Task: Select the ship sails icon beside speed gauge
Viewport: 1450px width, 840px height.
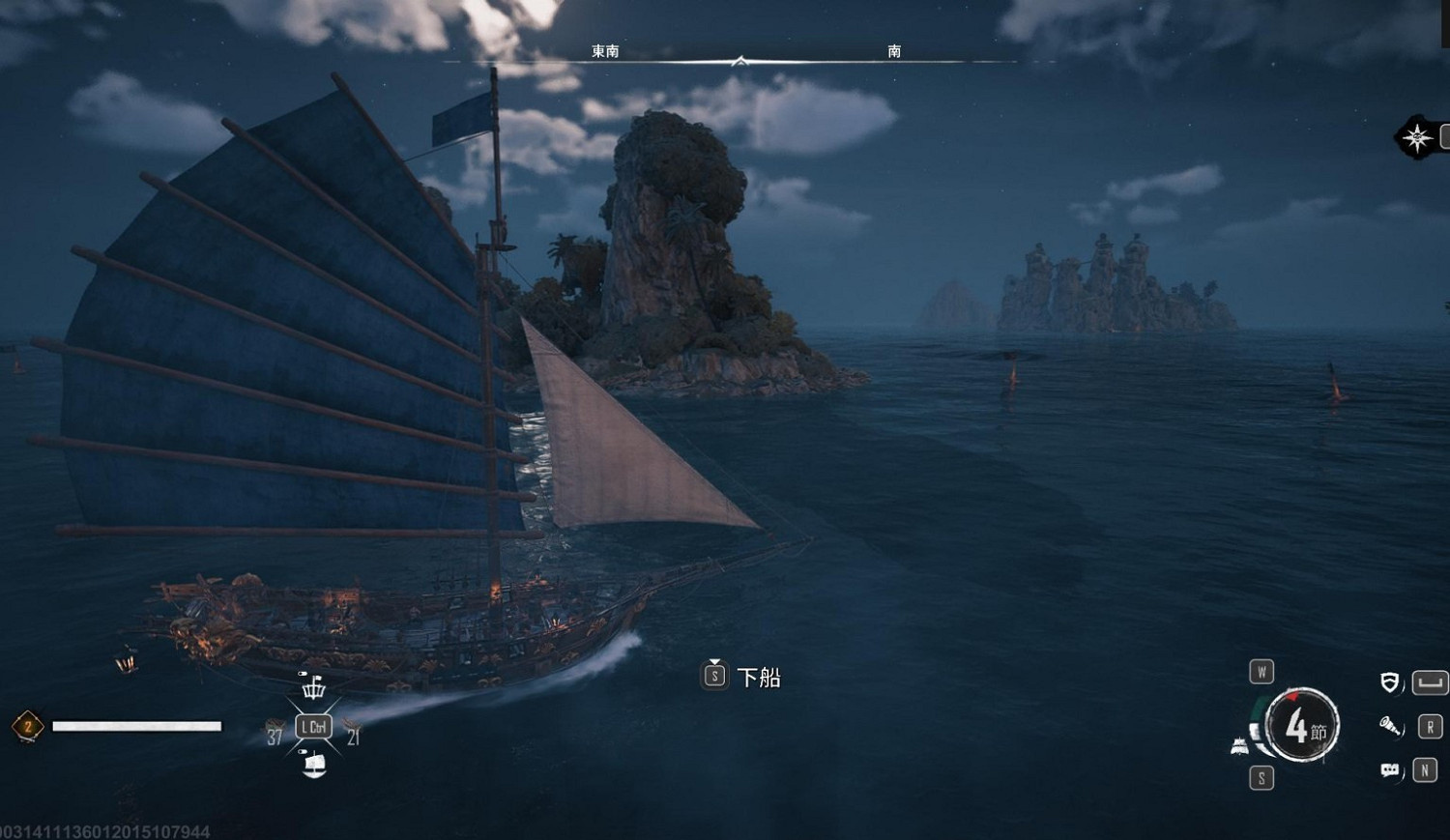Action: coord(1239,746)
